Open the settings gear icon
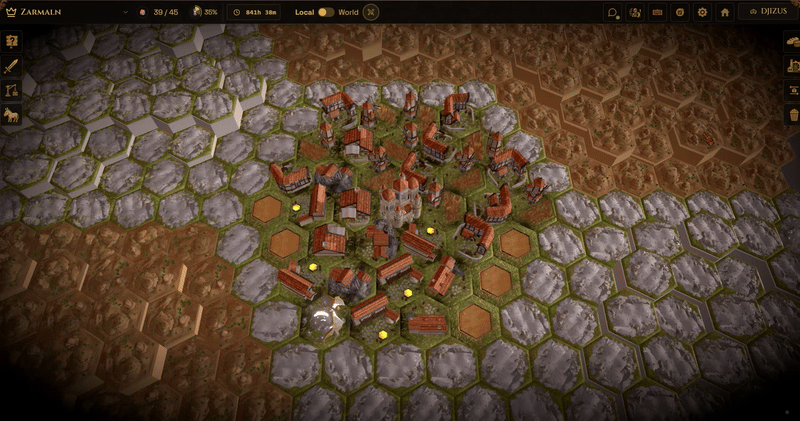The width and height of the screenshot is (800, 421). click(702, 12)
